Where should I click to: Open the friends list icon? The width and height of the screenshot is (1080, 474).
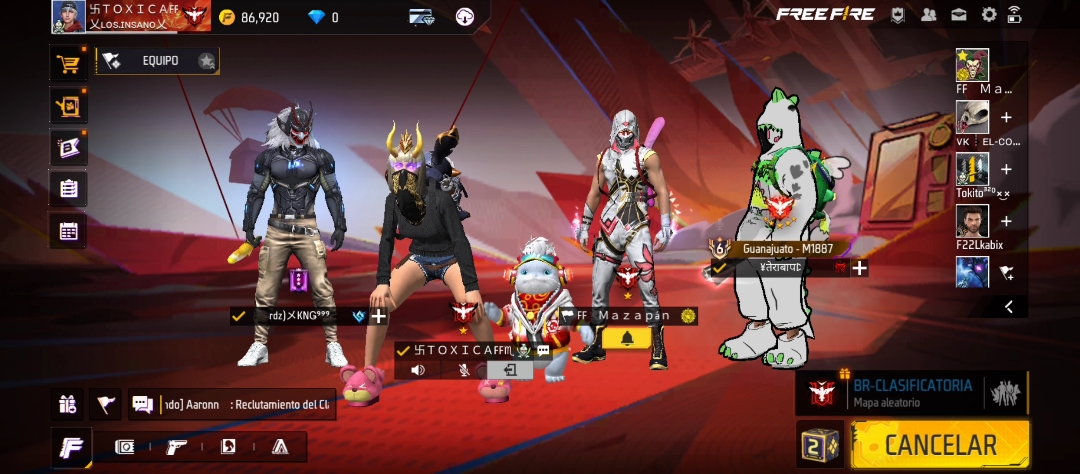click(929, 14)
